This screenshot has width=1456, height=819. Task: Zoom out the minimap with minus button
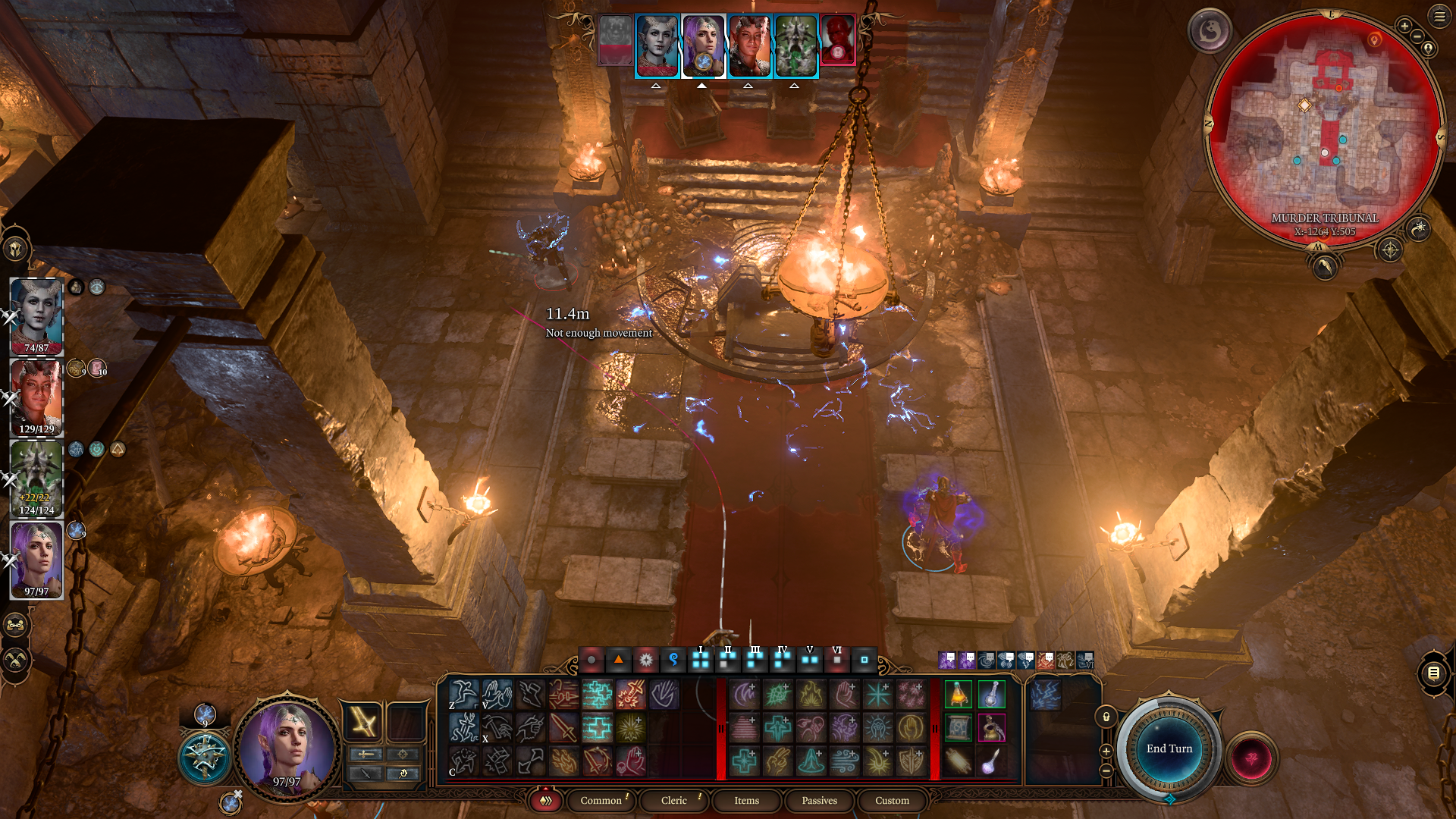(1417, 36)
